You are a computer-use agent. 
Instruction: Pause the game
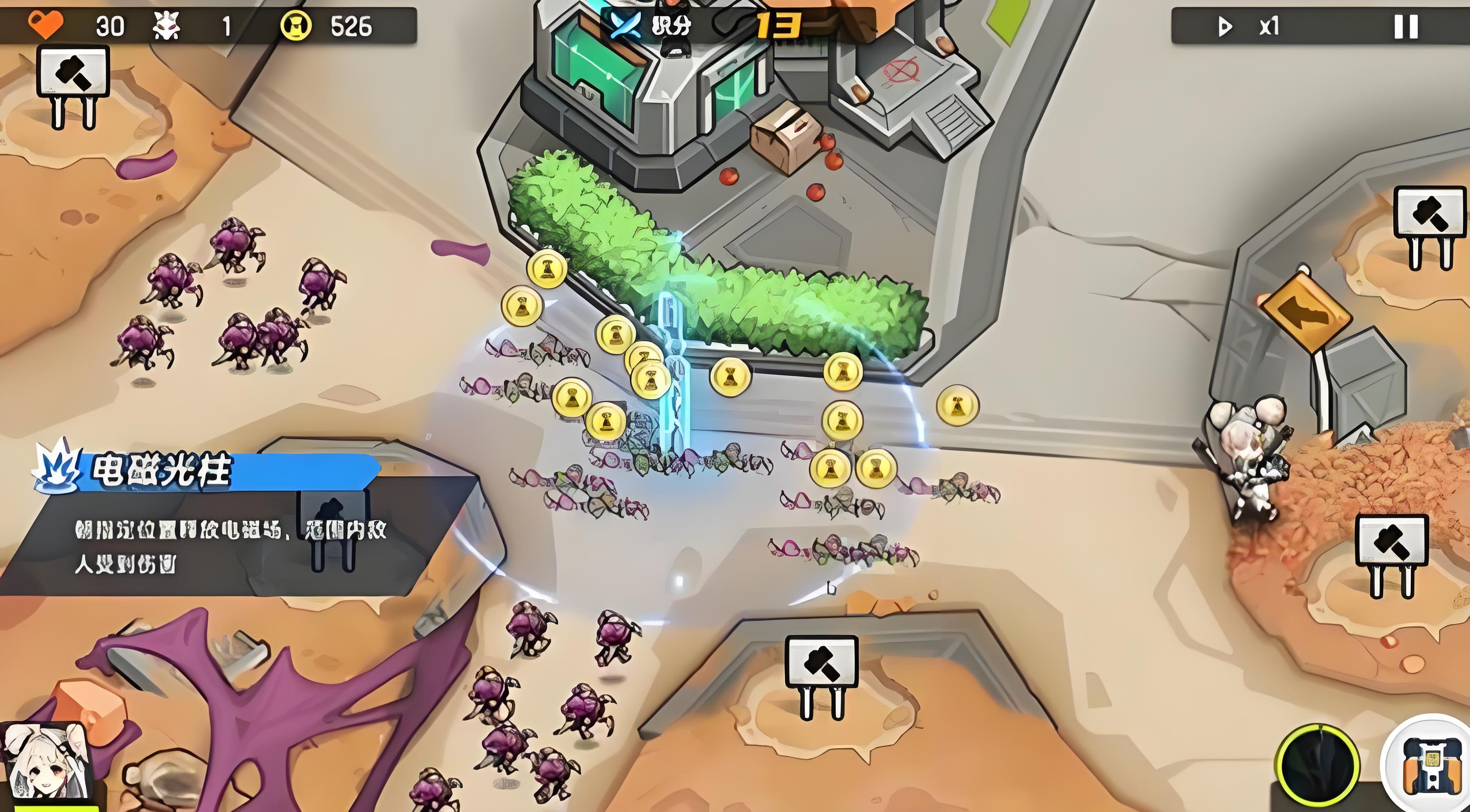coord(1406,26)
